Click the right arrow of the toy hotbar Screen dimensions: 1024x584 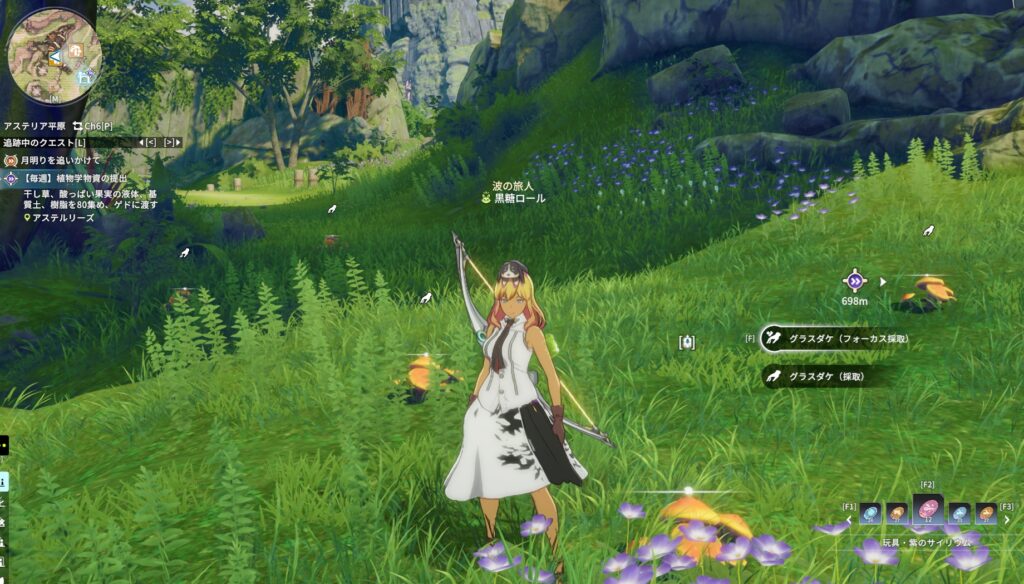(x=1007, y=520)
